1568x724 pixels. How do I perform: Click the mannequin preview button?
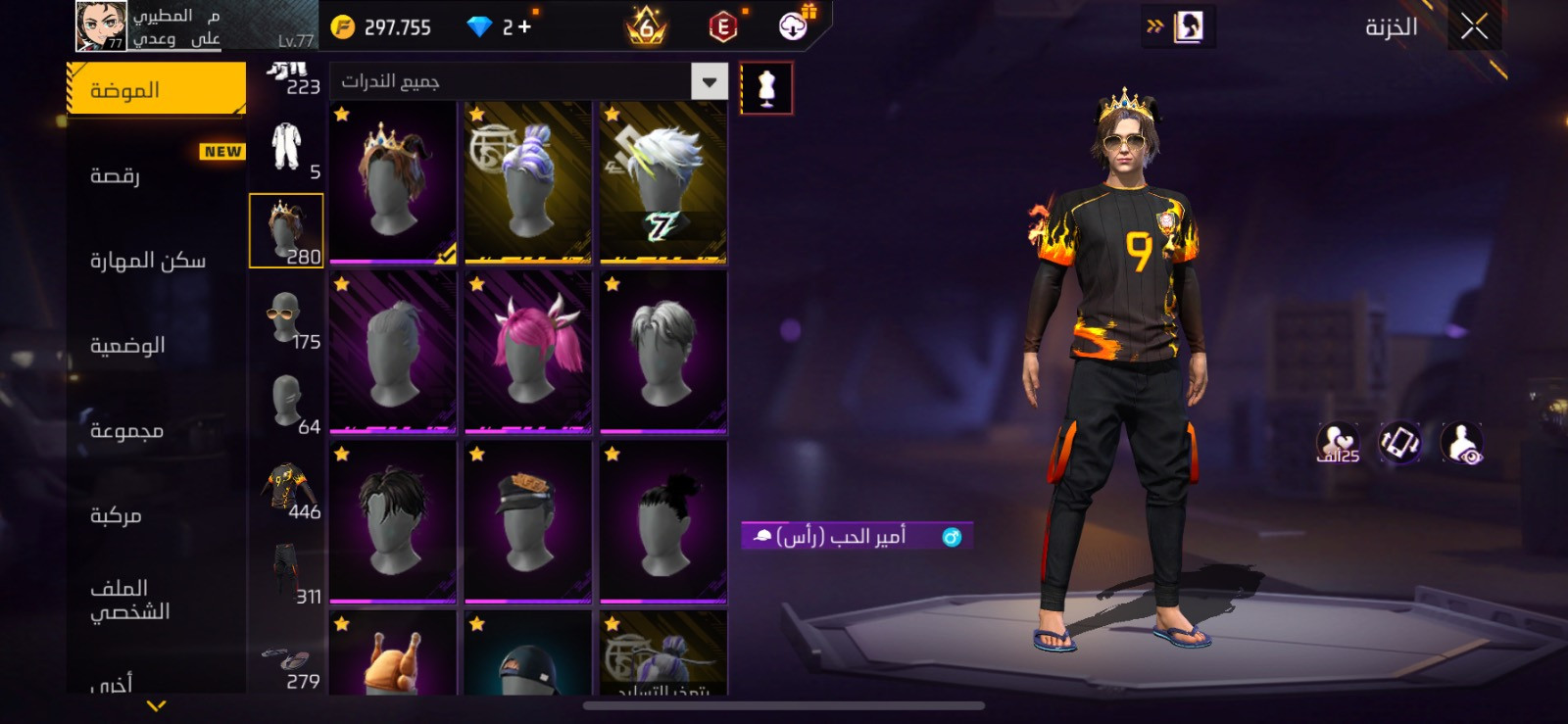pyautogui.click(x=766, y=89)
